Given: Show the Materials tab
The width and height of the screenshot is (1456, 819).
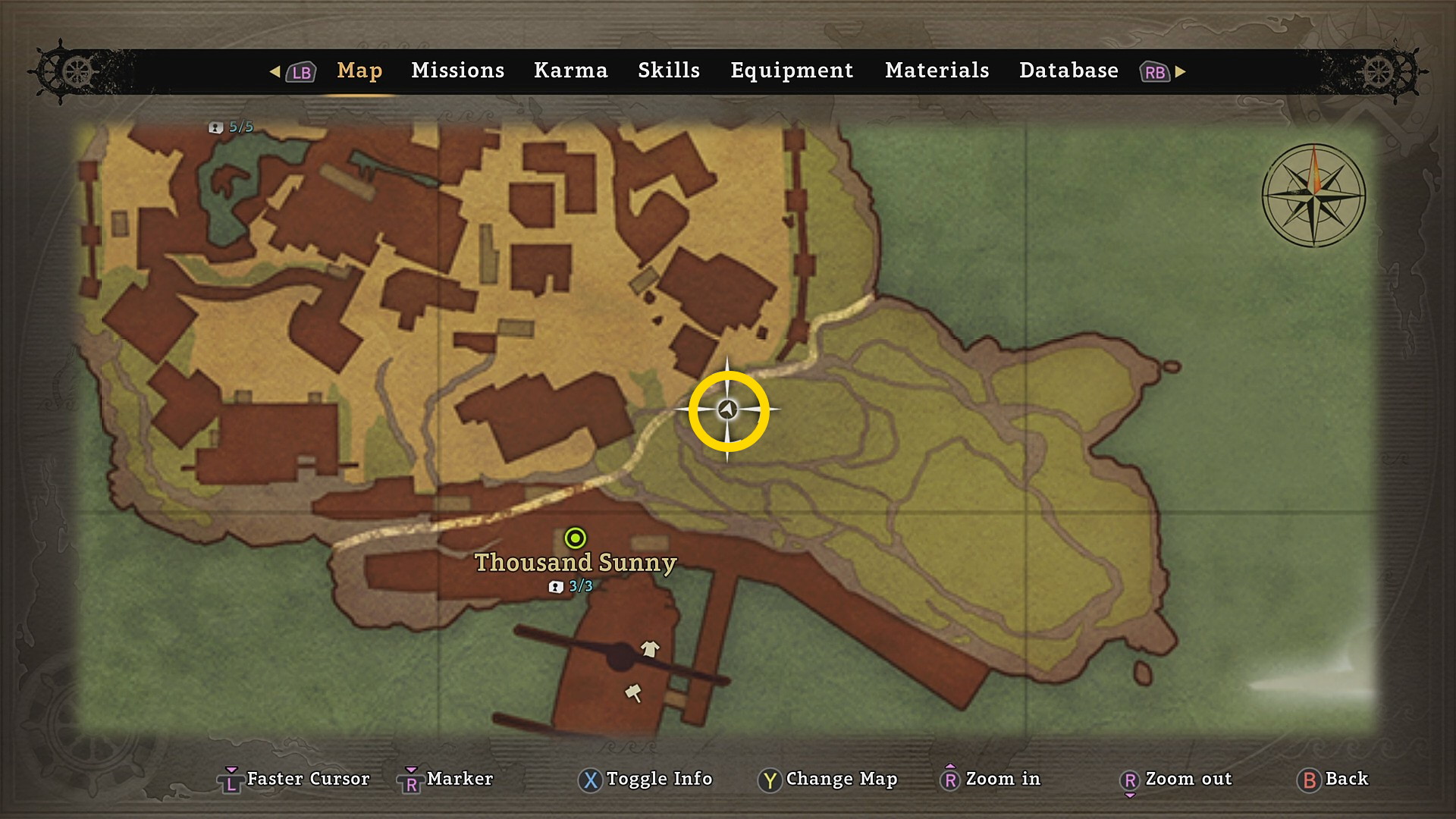Looking at the screenshot, I should [937, 71].
